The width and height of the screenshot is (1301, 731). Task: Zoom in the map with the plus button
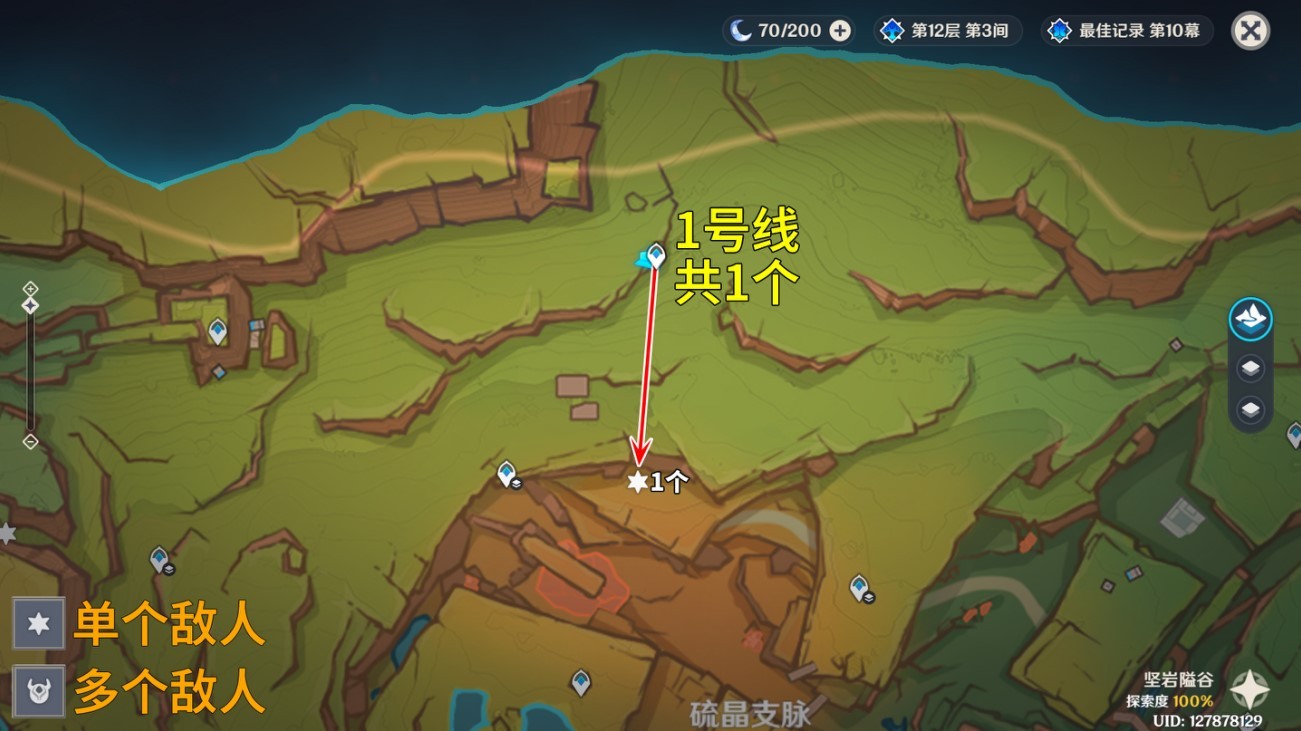(x=31, y=288)
